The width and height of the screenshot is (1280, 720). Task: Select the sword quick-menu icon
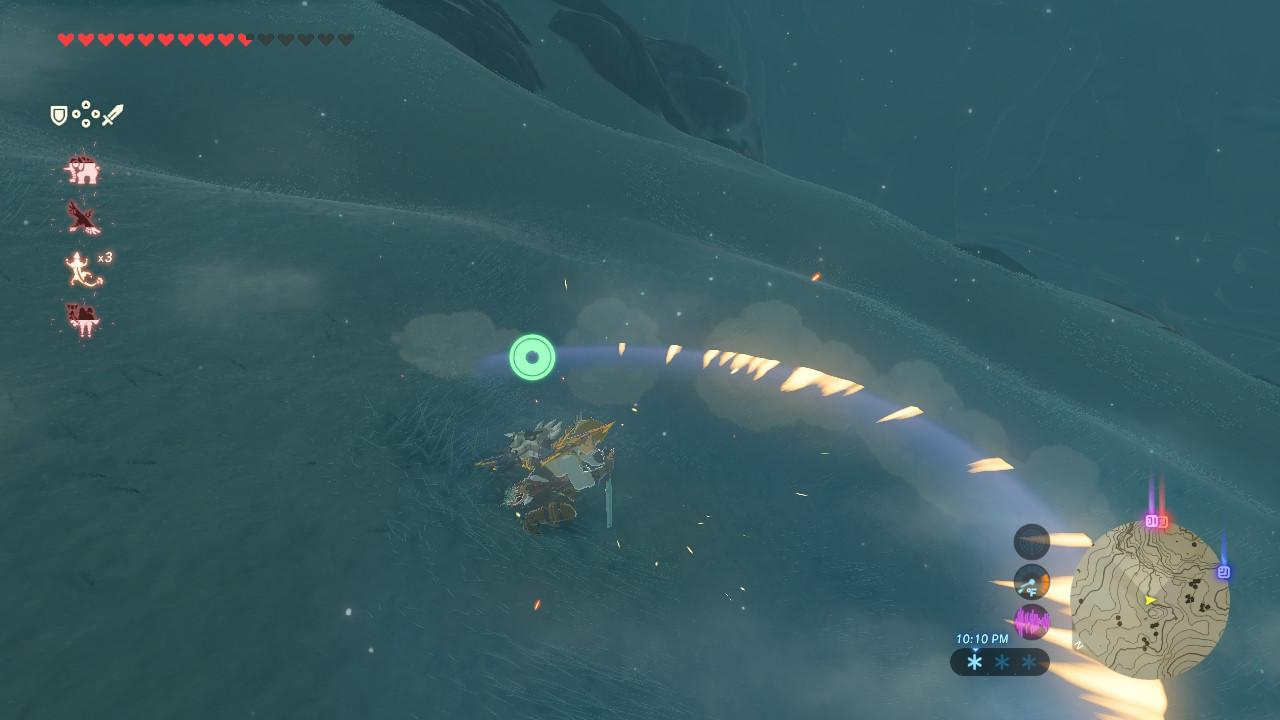(x=113, y=115)
